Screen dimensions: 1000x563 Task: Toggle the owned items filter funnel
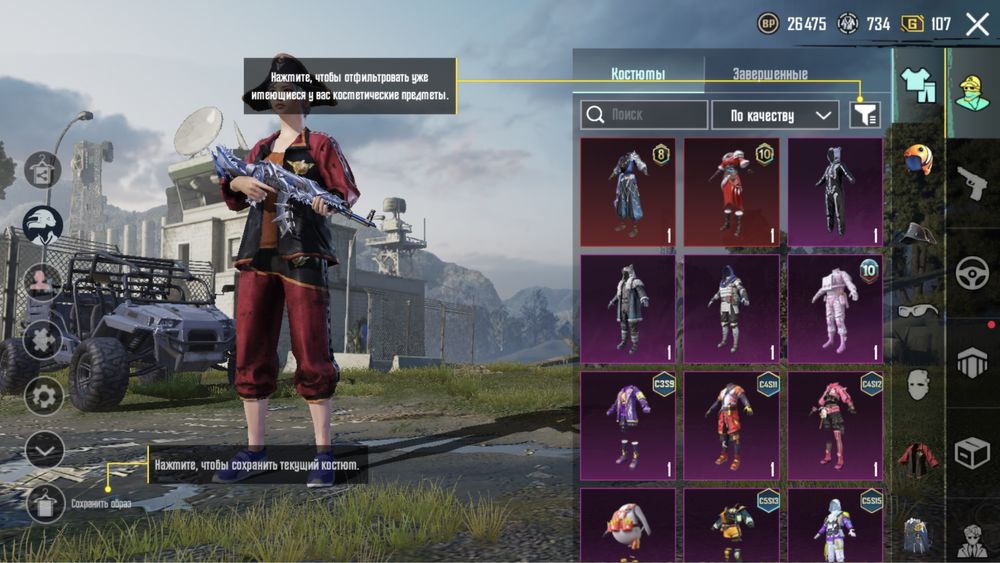[x=865, y=115]
